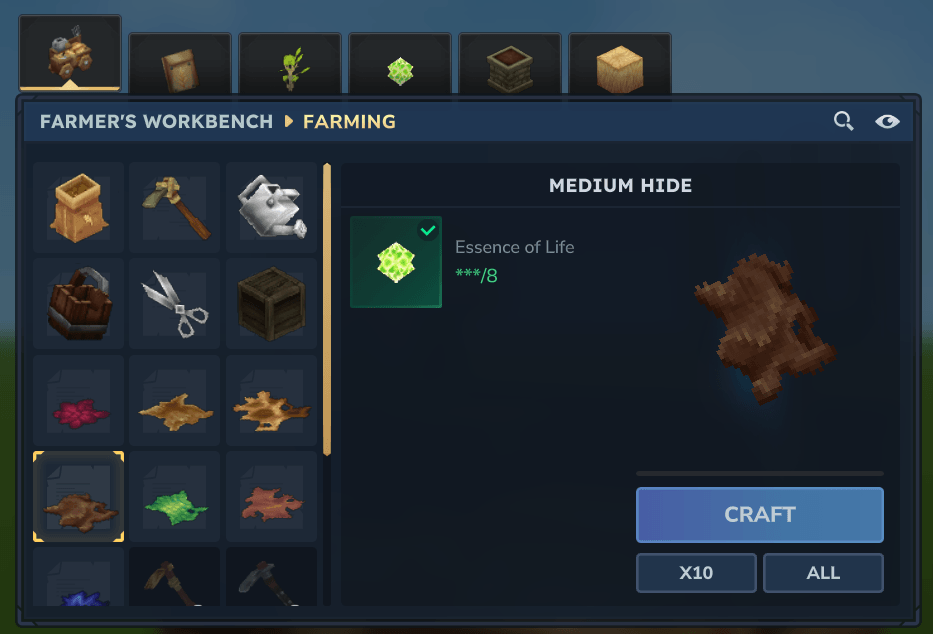Select the seed bag recipe
The height and width of the screenshot is (634, 933).
[x=79, y=208]
